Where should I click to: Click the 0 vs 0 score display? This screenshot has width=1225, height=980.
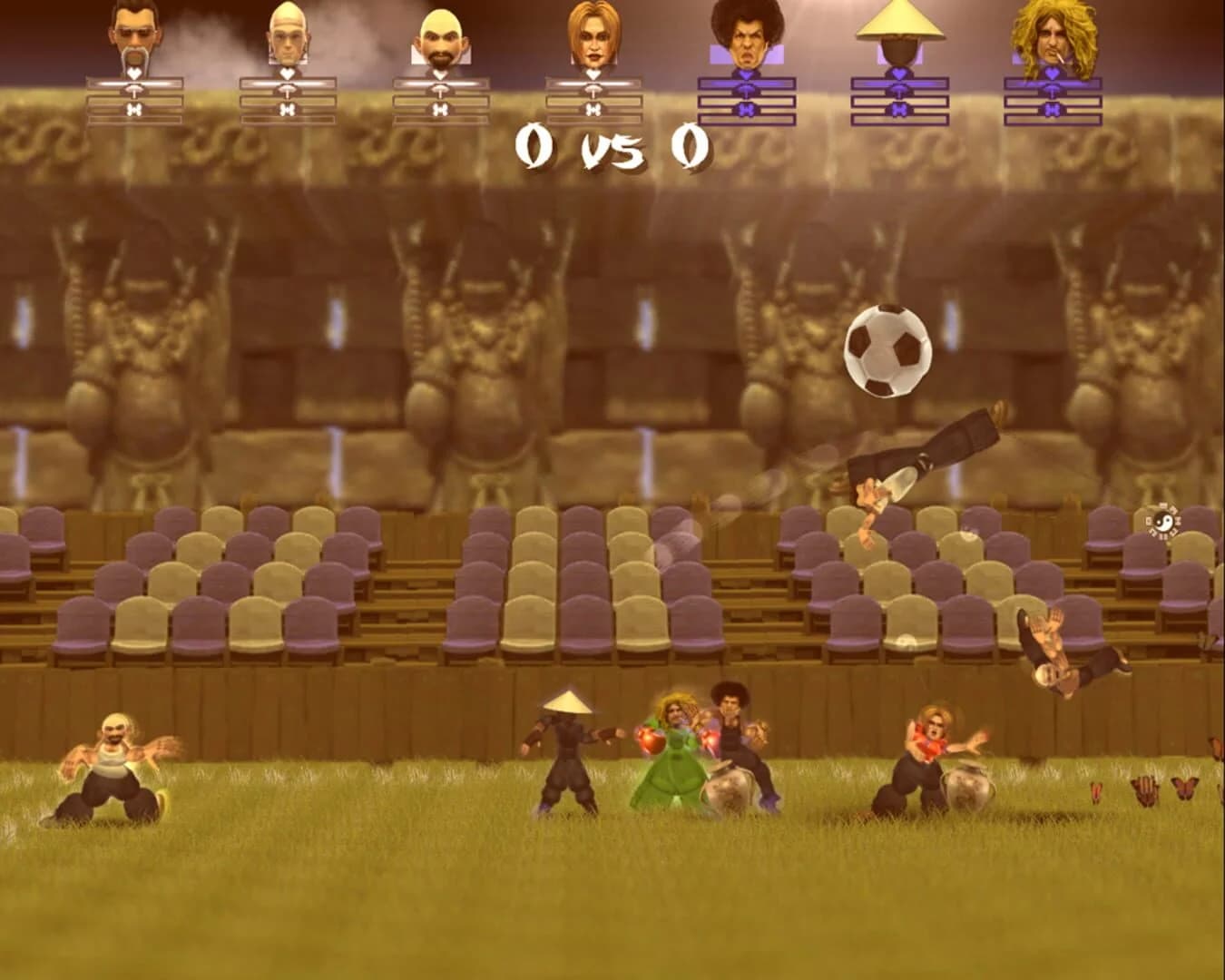(610, 145)
